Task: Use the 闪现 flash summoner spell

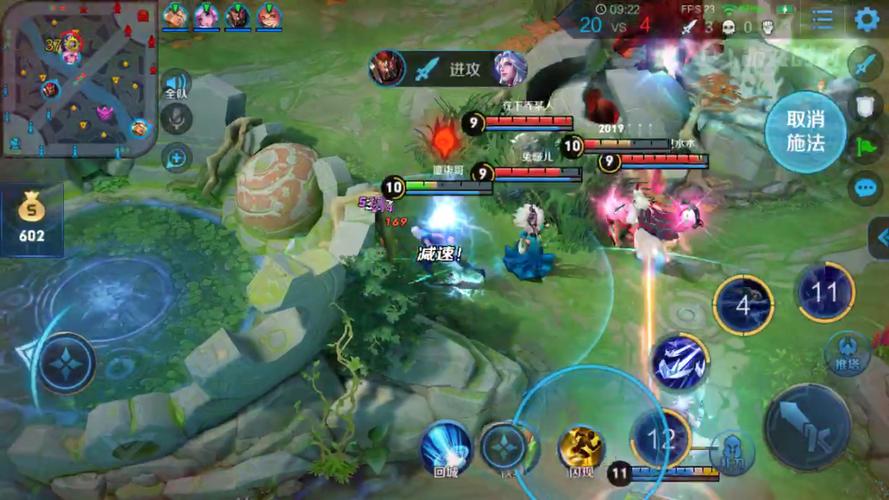Action: point(581,449)
